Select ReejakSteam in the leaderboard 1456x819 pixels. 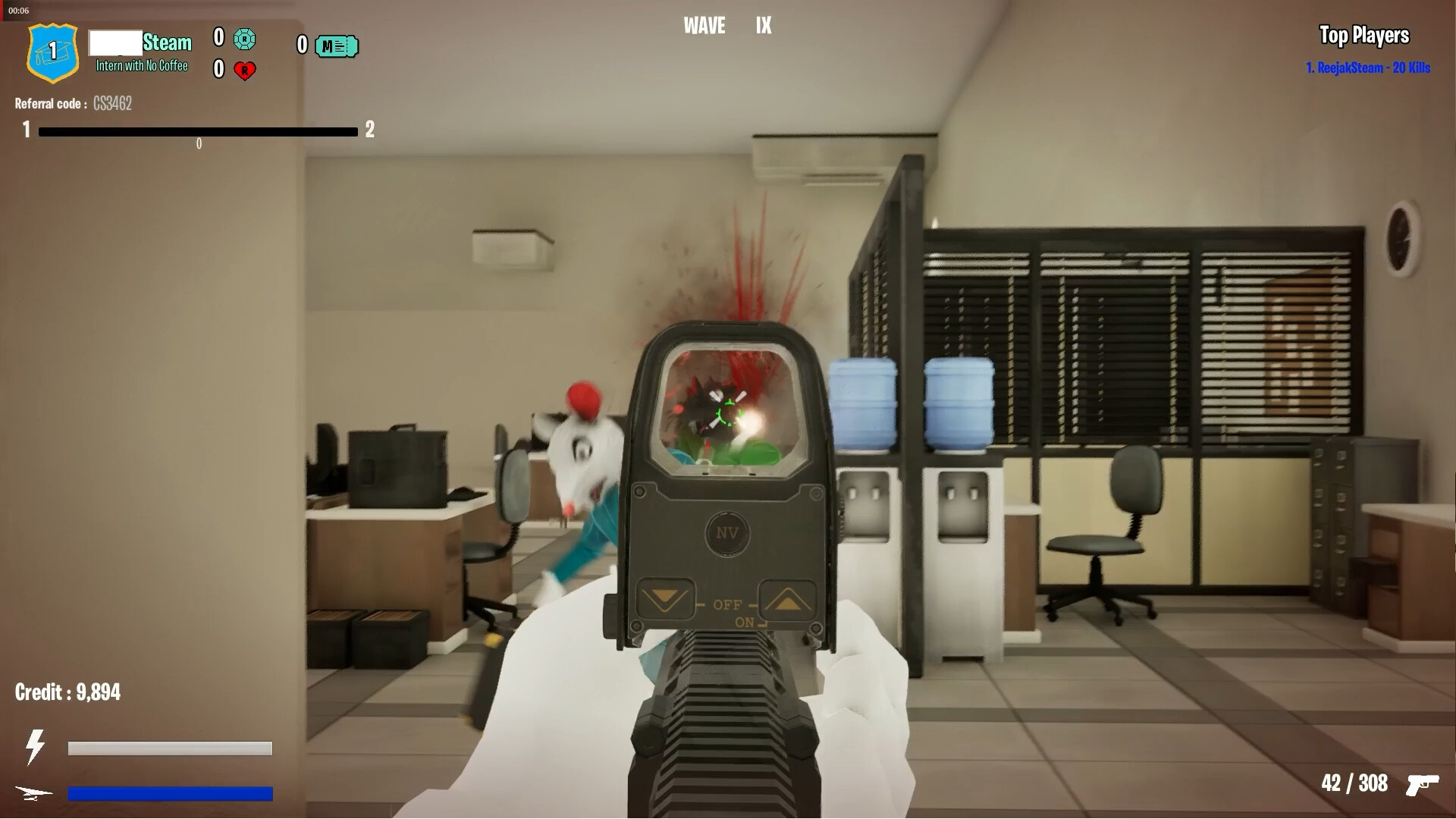point(1367,68)
